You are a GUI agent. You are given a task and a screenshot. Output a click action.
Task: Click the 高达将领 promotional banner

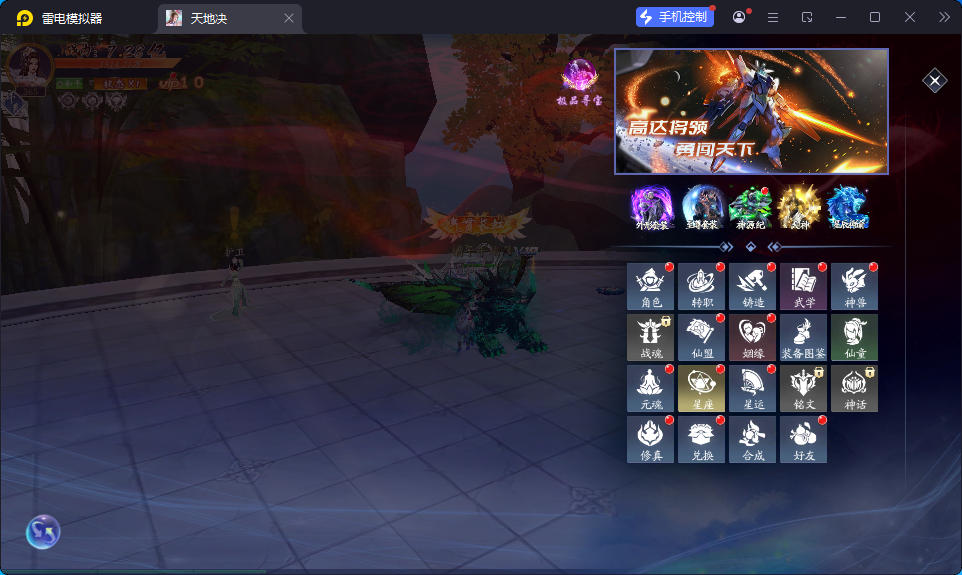[751, 111]
